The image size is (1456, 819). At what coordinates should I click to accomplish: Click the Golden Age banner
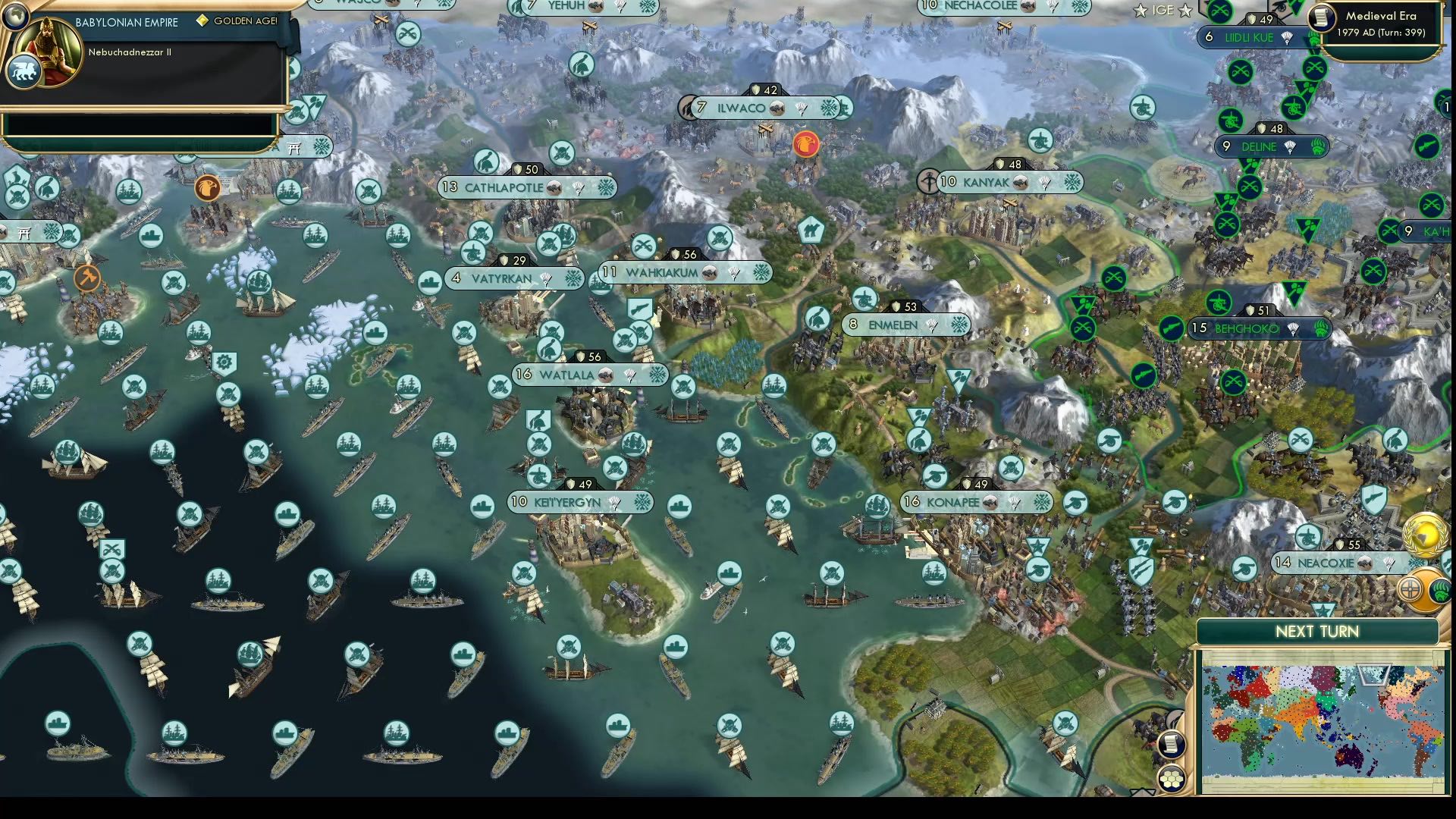235,22
